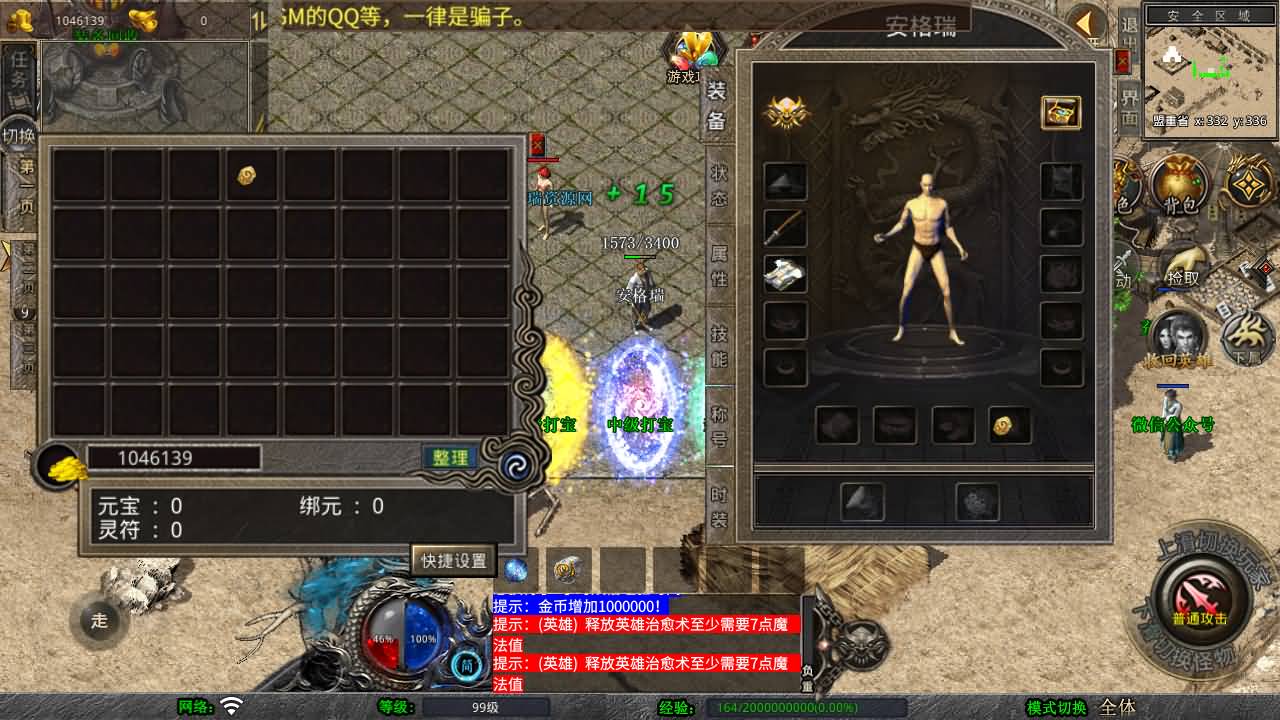Open the treasure chest in the character panel
Viewport: 1280px width, 720px height.
pyautogui.click(x=1061, y=113)
